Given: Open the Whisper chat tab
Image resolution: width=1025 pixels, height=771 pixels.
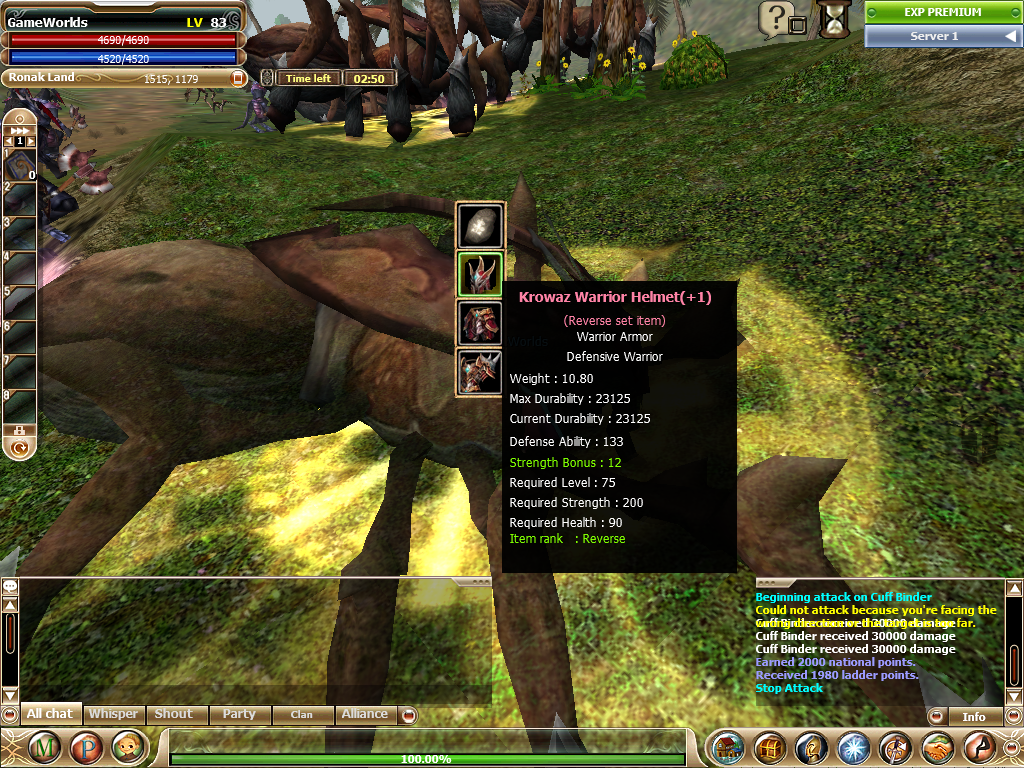Looking at the screenshot, I should click(113, 714).
